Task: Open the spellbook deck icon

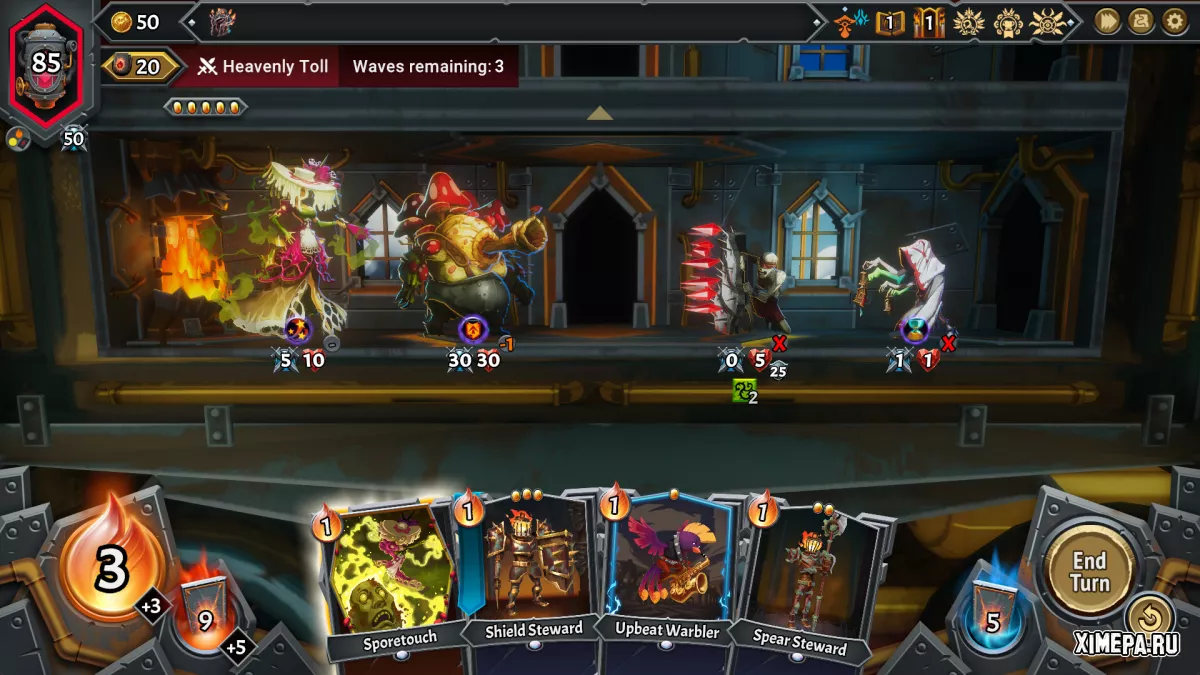Action: coord(888,21)
